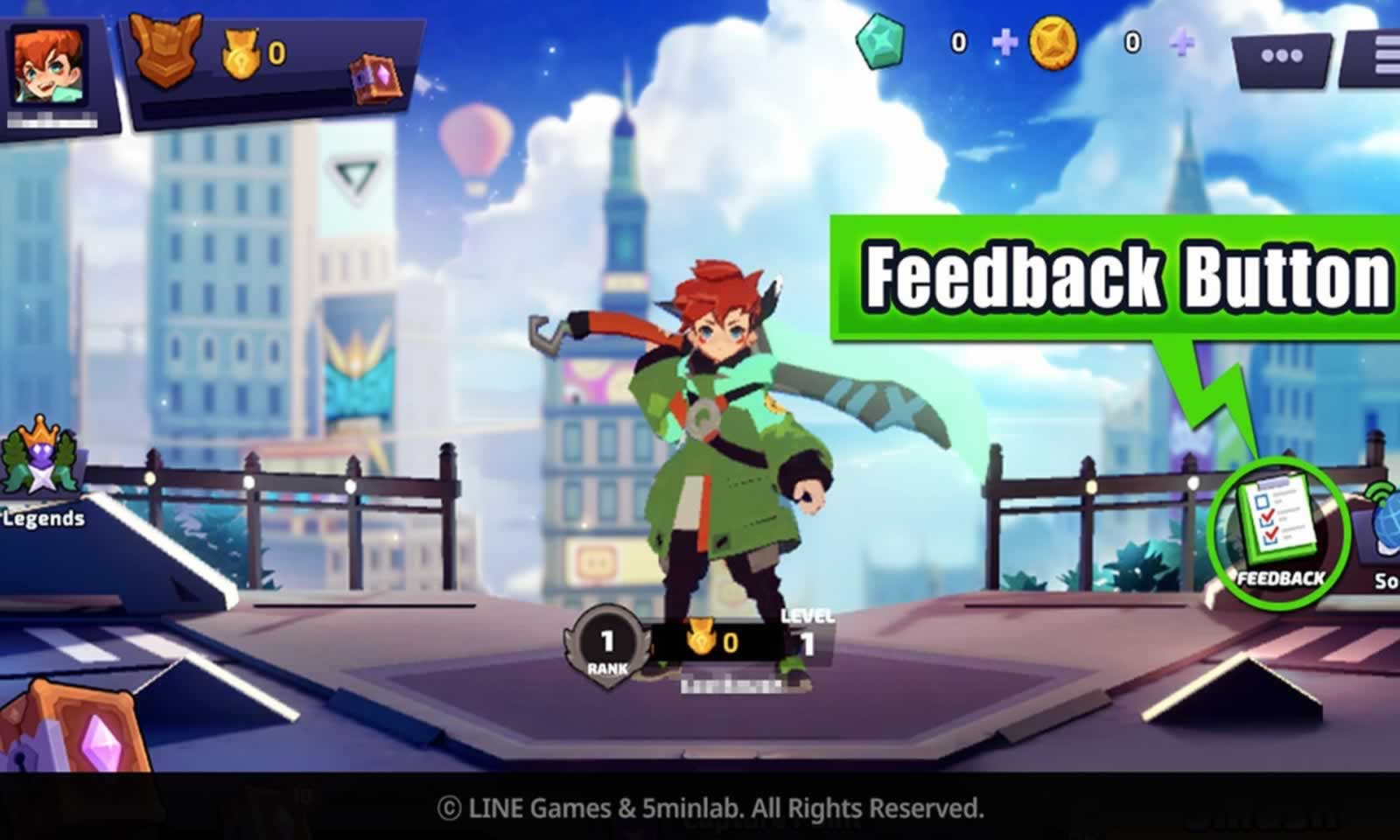The image size is (1400, 840).
Task: Open the hamburger menu at top right
Action: [1385, 54]
